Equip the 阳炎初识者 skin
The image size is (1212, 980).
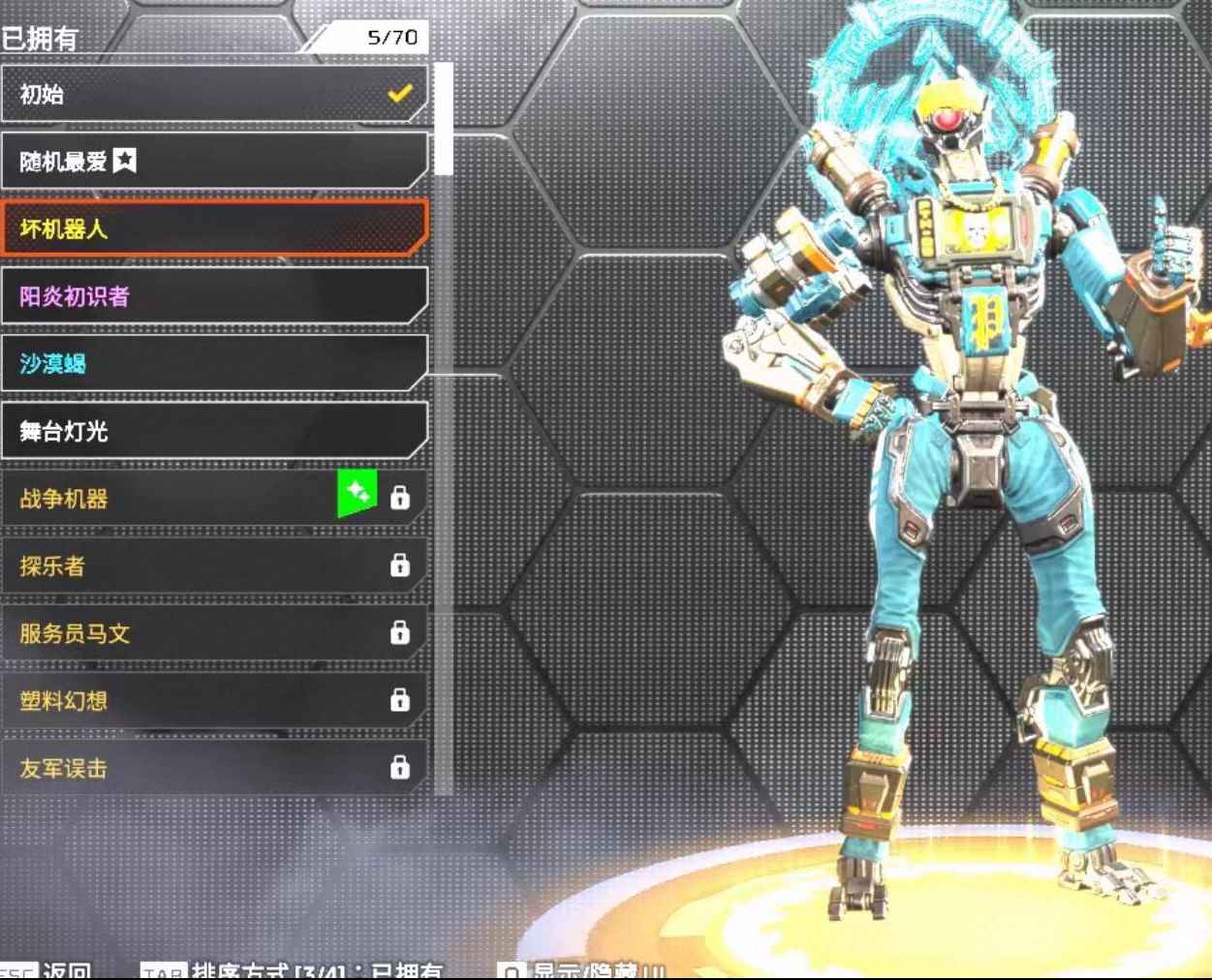point(213,296)
